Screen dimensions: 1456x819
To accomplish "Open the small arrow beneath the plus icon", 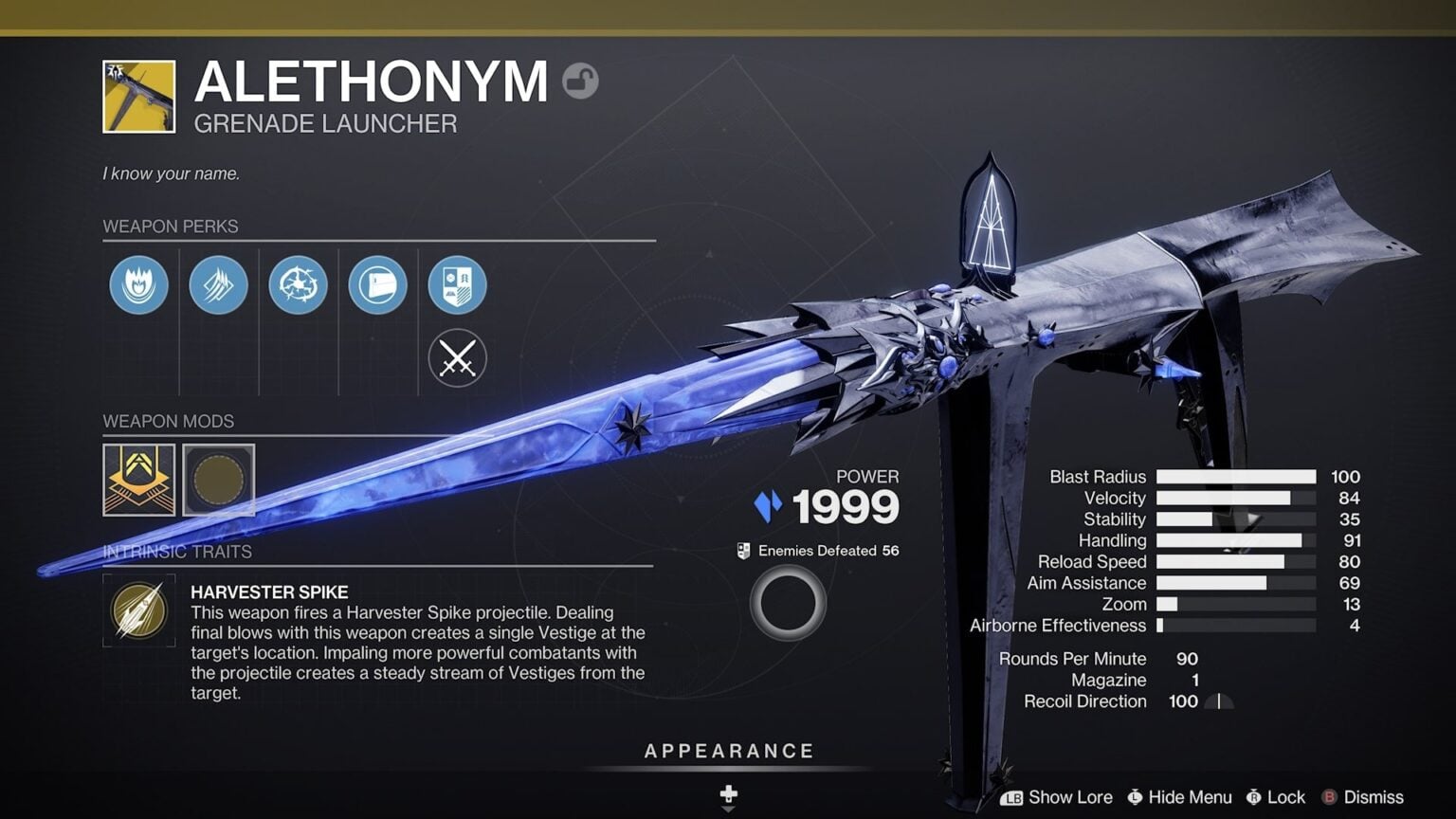I will pos(728,808).
